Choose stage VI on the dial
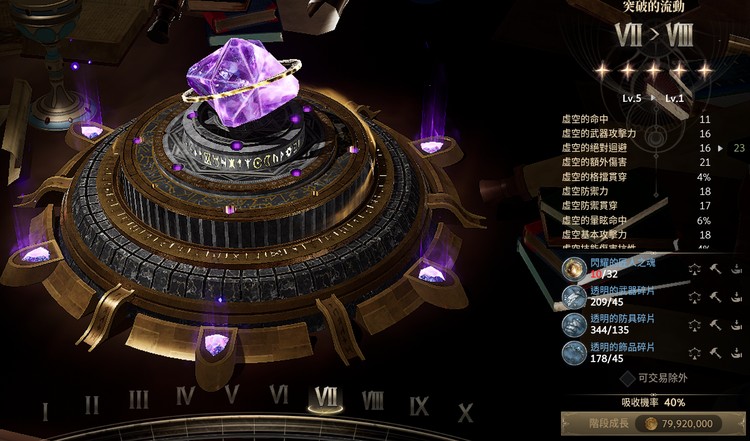750x441 pixels. coord(279,394)
